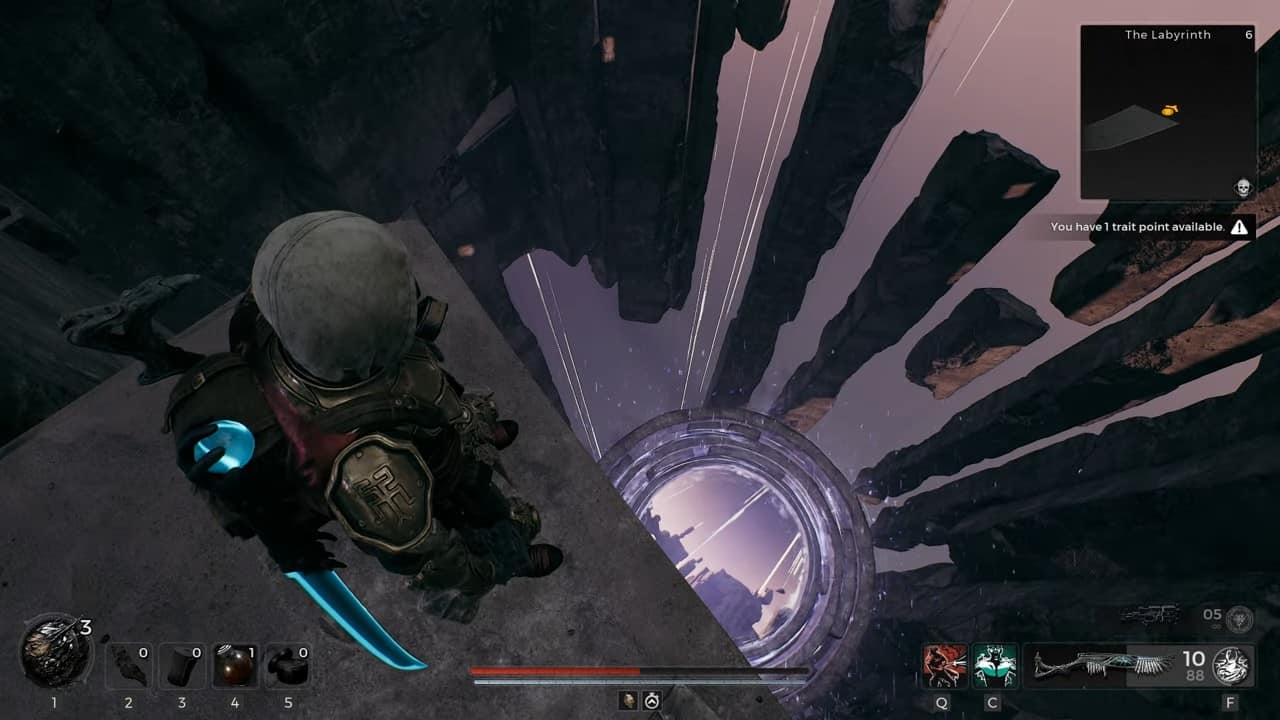This screenshot has height=720, width=1280.
Task: Activate the teal archetype skill icon
Action: (994, 666)
